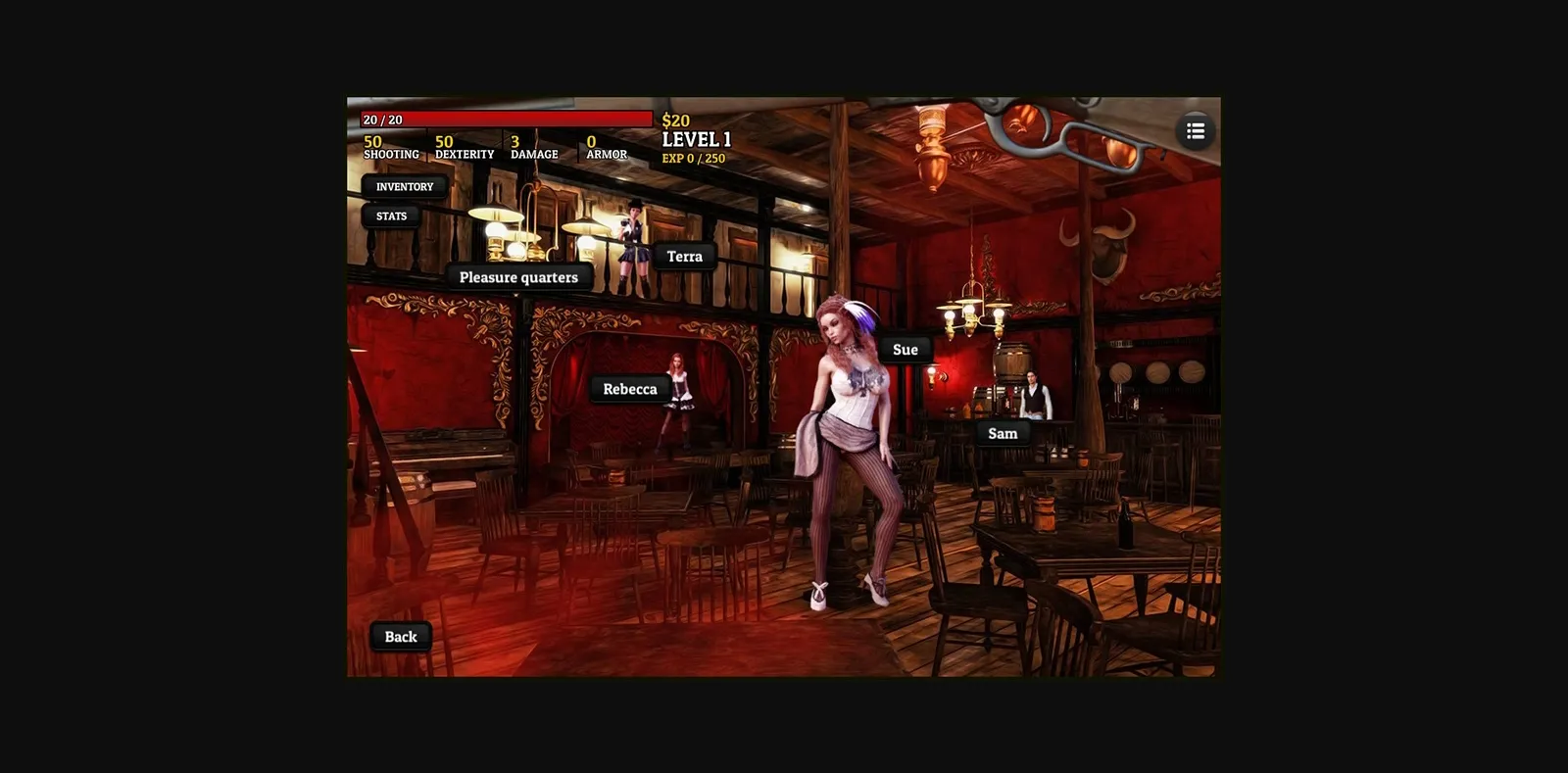Enter the Pleasure quarters
The height and width of the screenshot is (773, 1568).
tap(518, 277)
